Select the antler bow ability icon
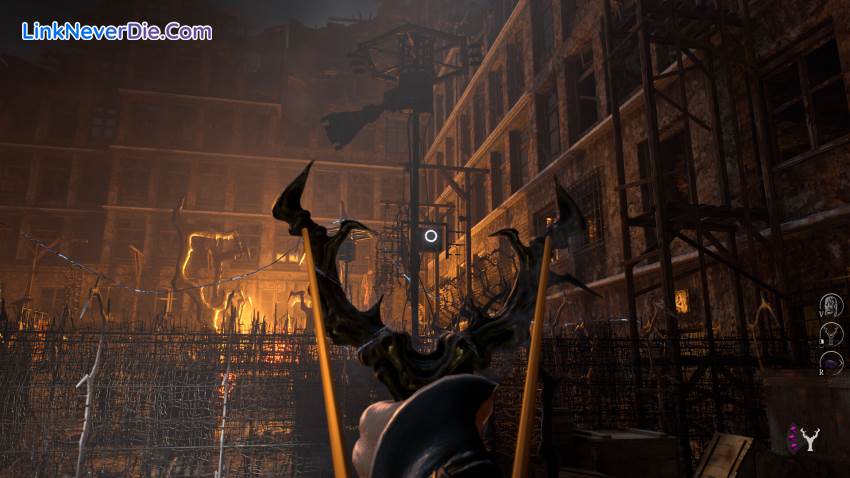This screenshot has width=850, height=478. tap(831, 335)
